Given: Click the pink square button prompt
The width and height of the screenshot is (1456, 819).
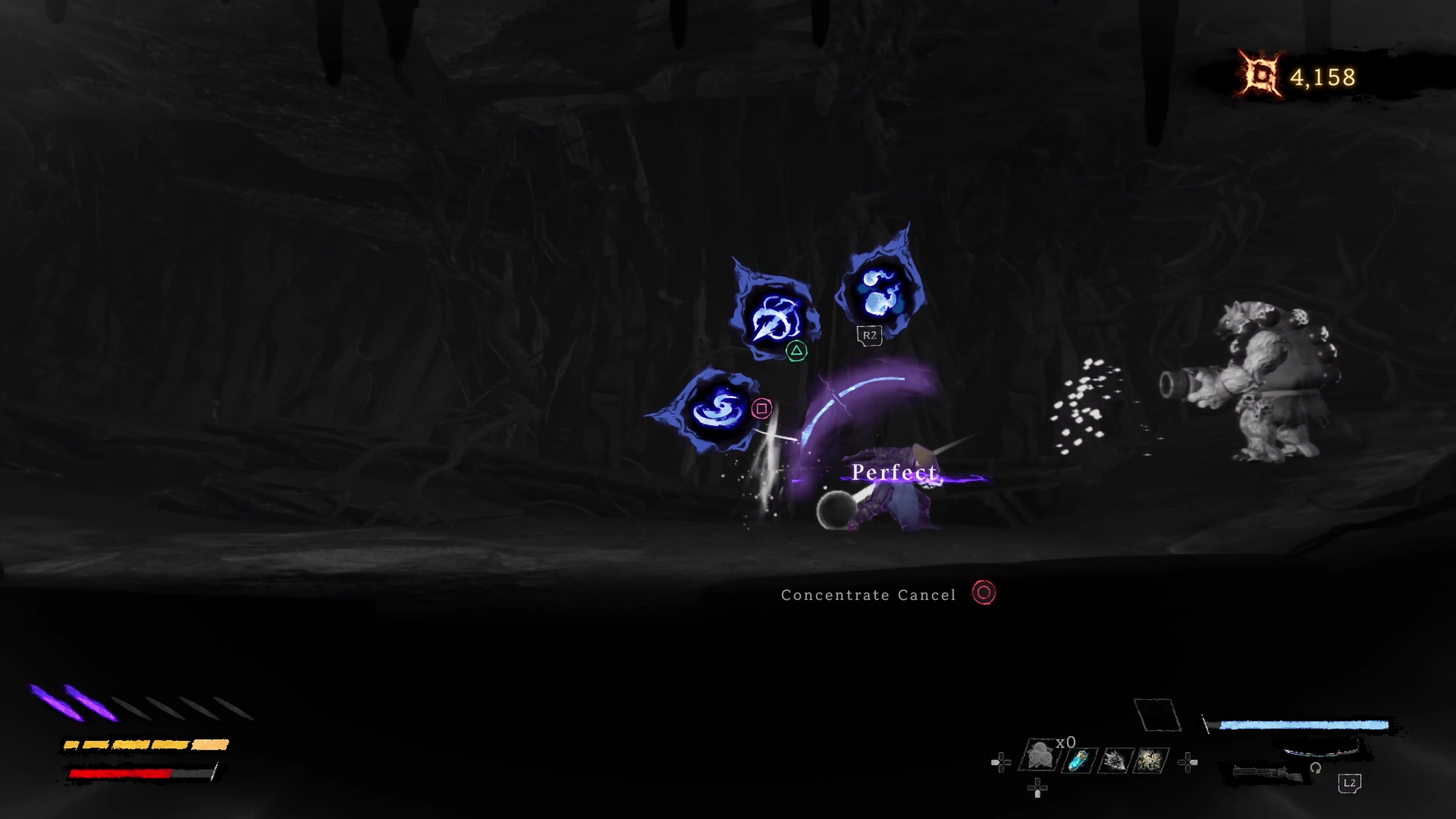Looking at the screenshot, I should 762,409.
